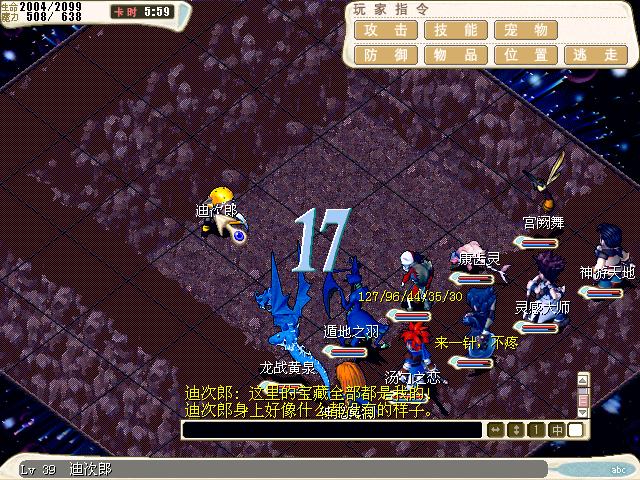Click the horizontal-arrows chat resize button
Viewport: 640px width, 480px height.
pyautogui.click(x=495, y=429)
